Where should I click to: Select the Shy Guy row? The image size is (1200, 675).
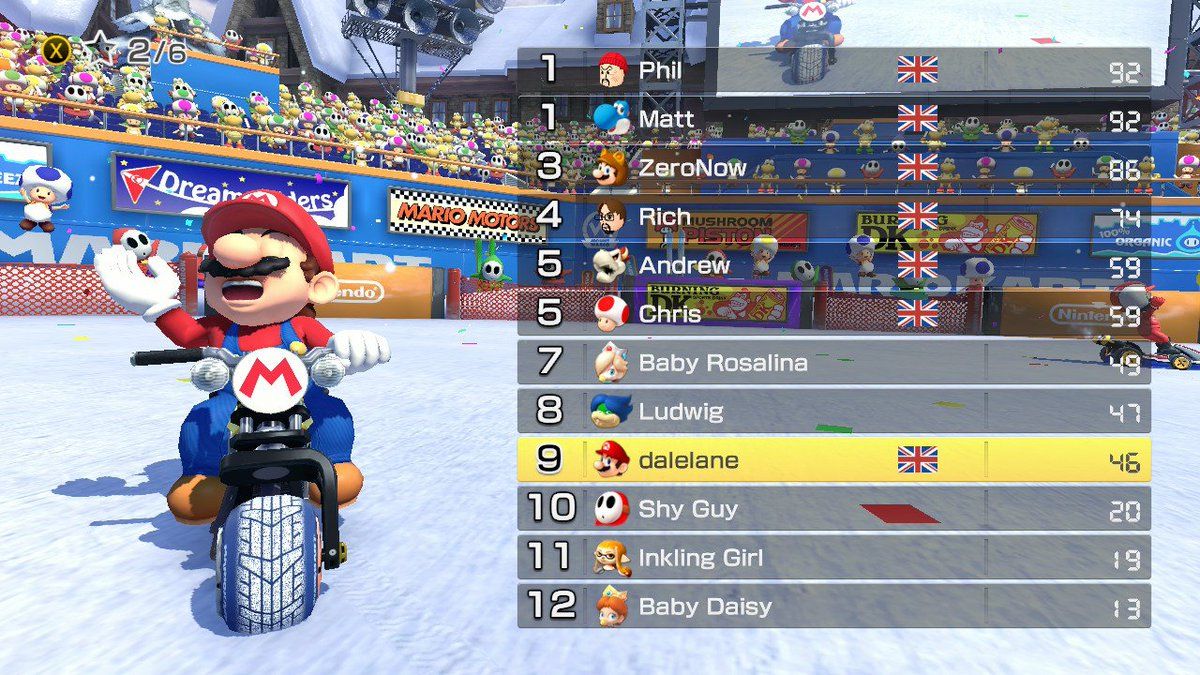(833, 509)
